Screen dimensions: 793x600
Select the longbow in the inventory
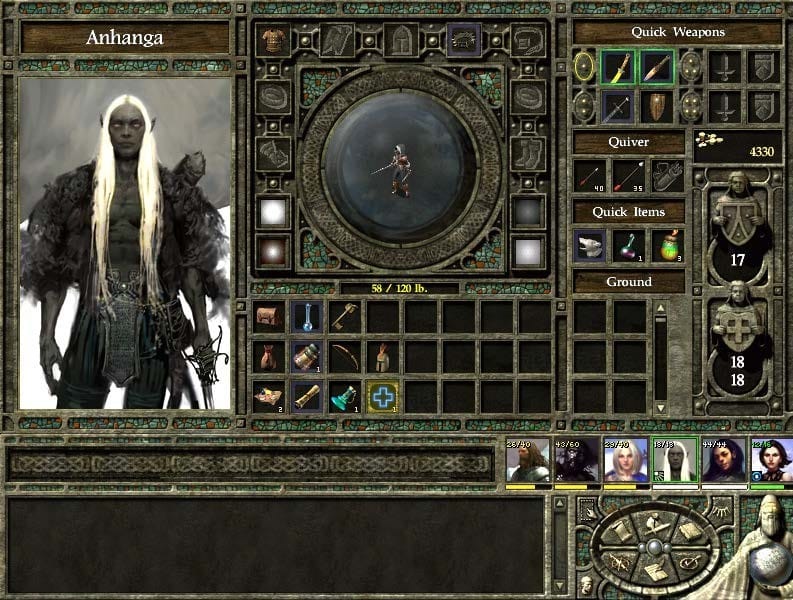tap(345, 356)
